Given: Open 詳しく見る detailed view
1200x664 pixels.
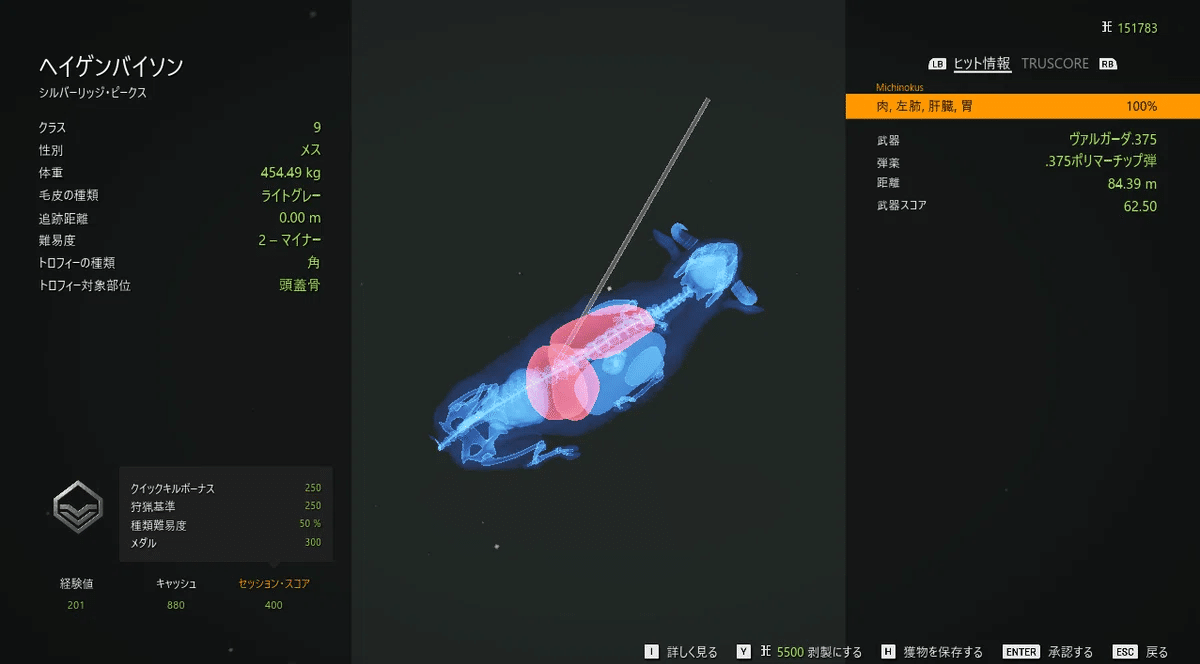Looking at the screenshot, I should point(686,652).
